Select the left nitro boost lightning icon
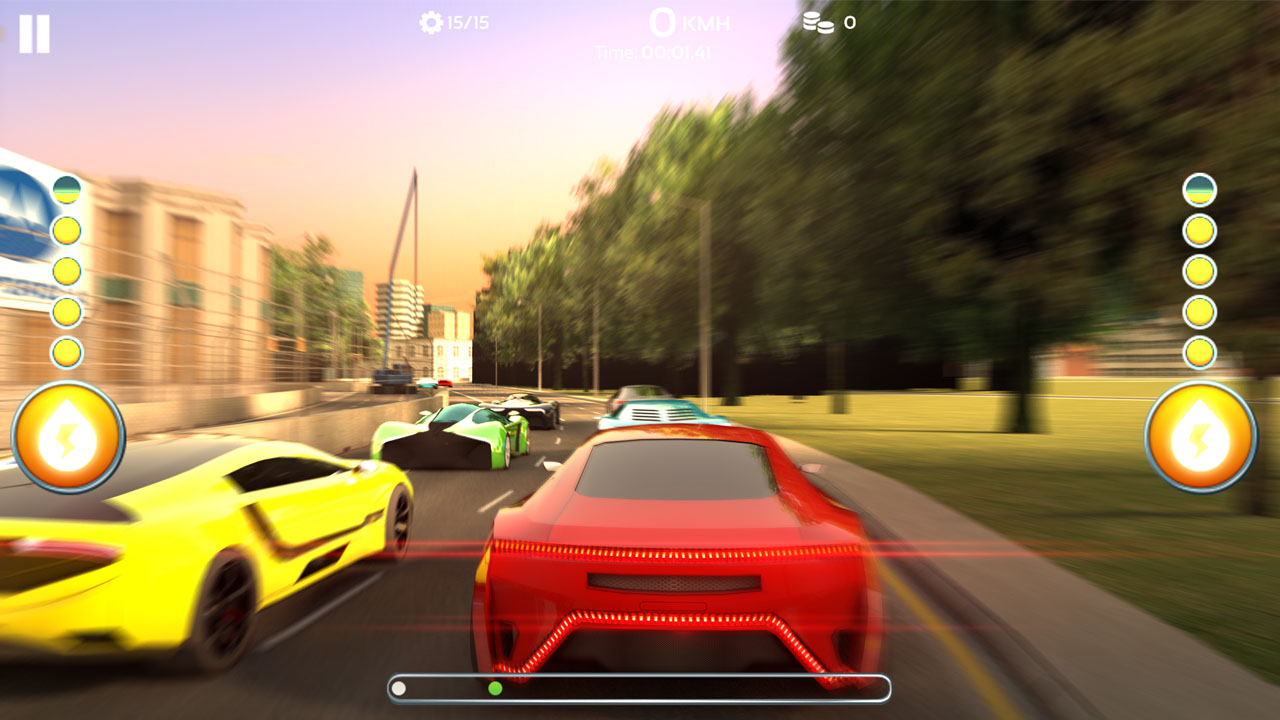The image size is (1280, 720). click(66, 432)
